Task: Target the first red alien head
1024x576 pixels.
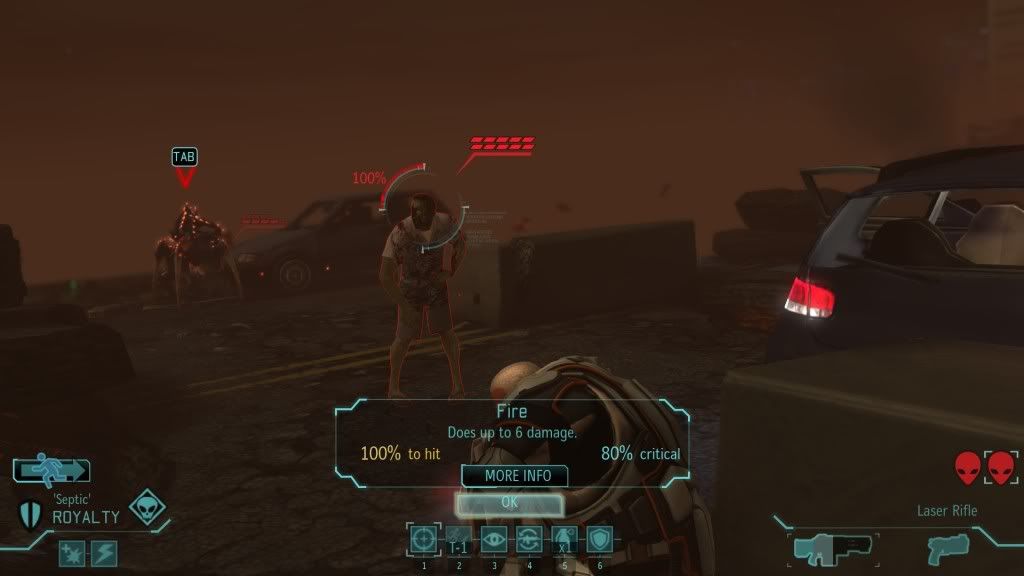Action: (x=967, y=467)
